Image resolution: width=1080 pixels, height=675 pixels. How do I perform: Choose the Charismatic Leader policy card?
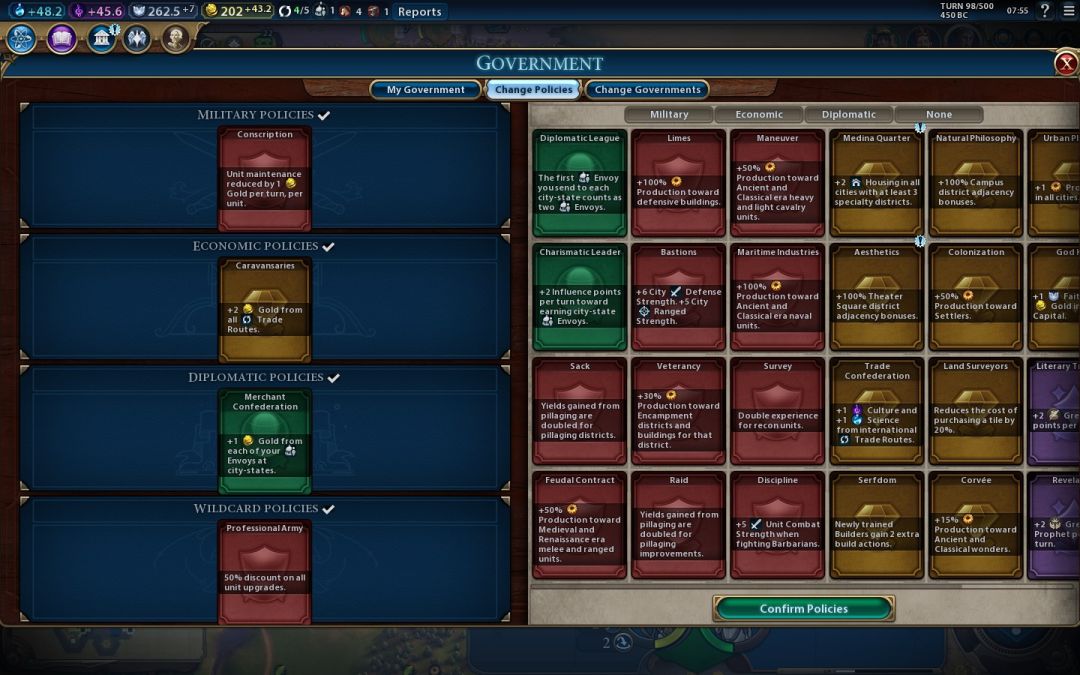coord(580,297)
